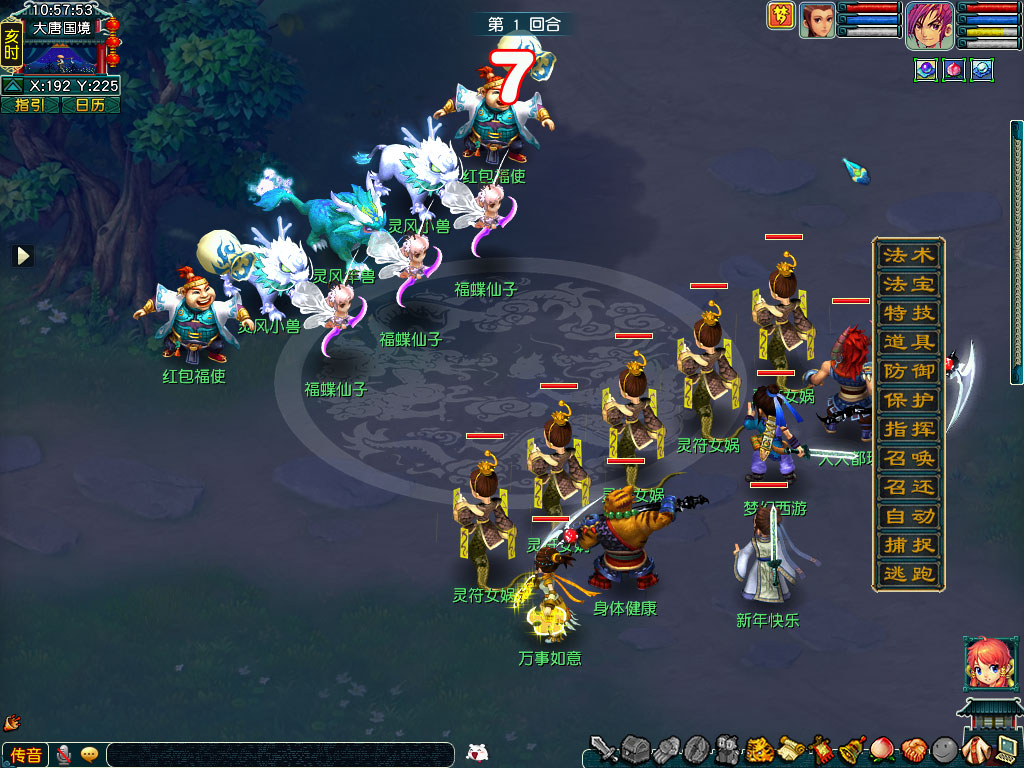Click the brown-haired pet portrait
1024x768 pixels.
coord(817,20)
